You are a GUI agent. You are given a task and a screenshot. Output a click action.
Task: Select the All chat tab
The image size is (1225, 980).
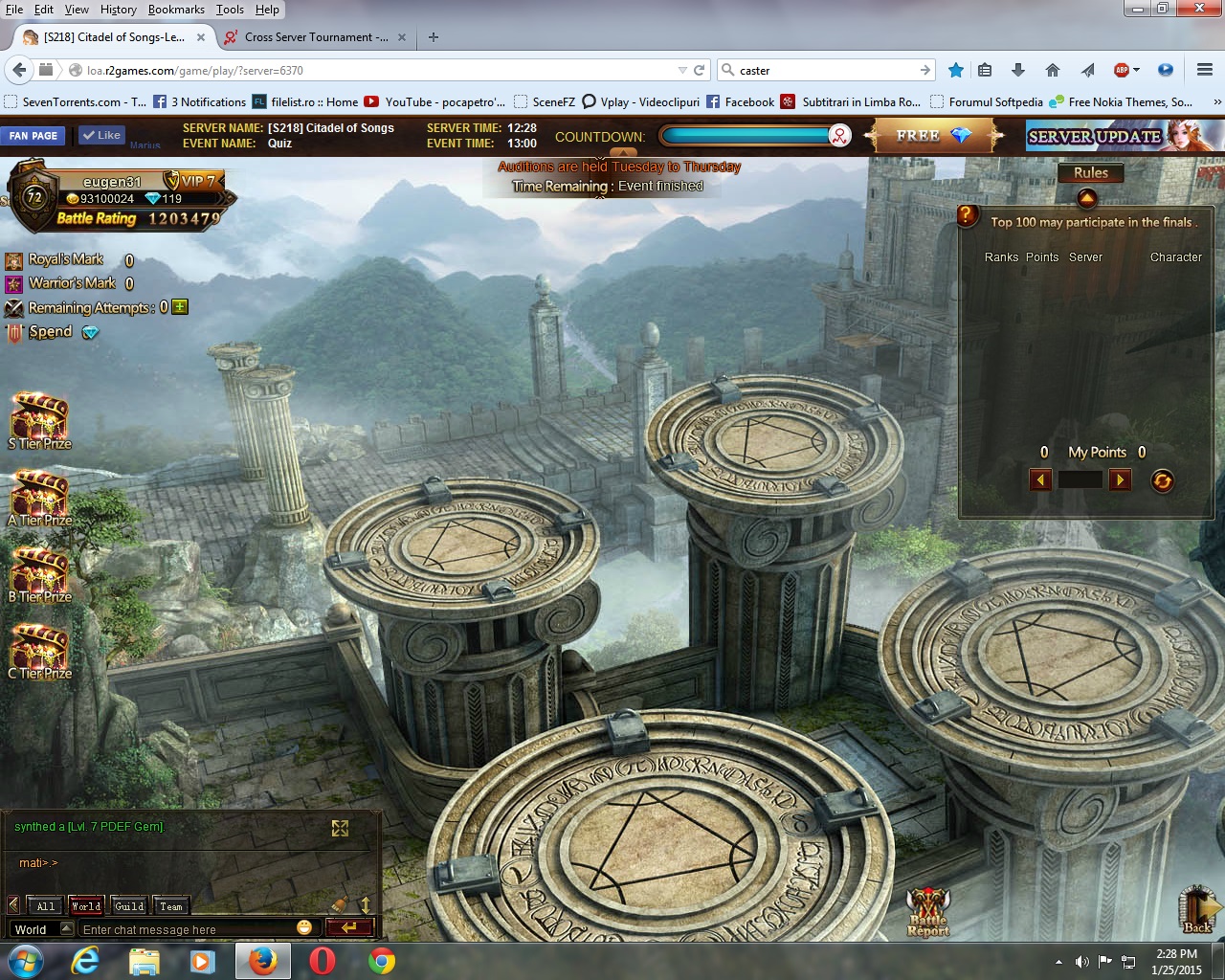click(45, 905)
